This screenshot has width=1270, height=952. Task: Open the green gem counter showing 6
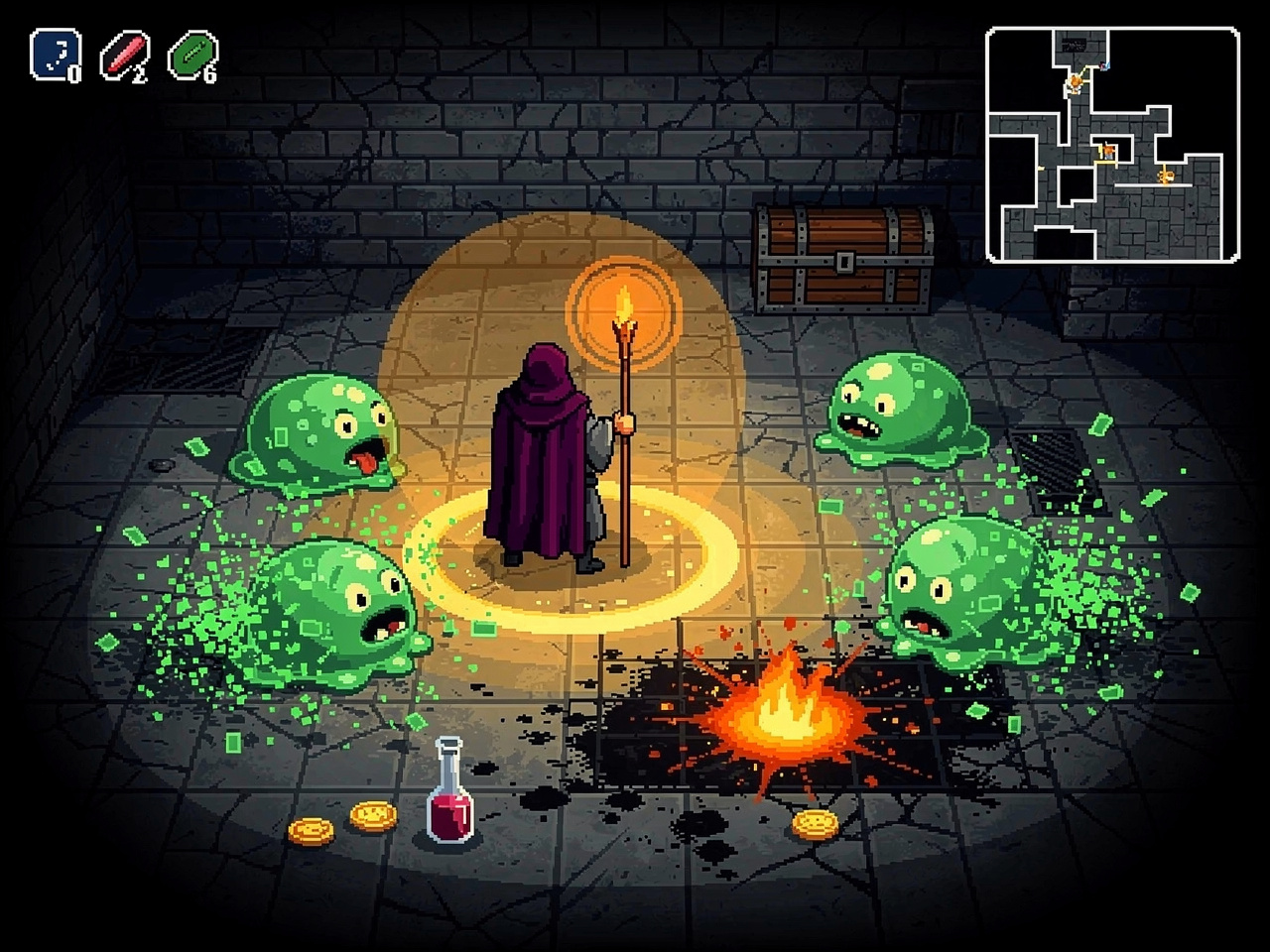194,52
